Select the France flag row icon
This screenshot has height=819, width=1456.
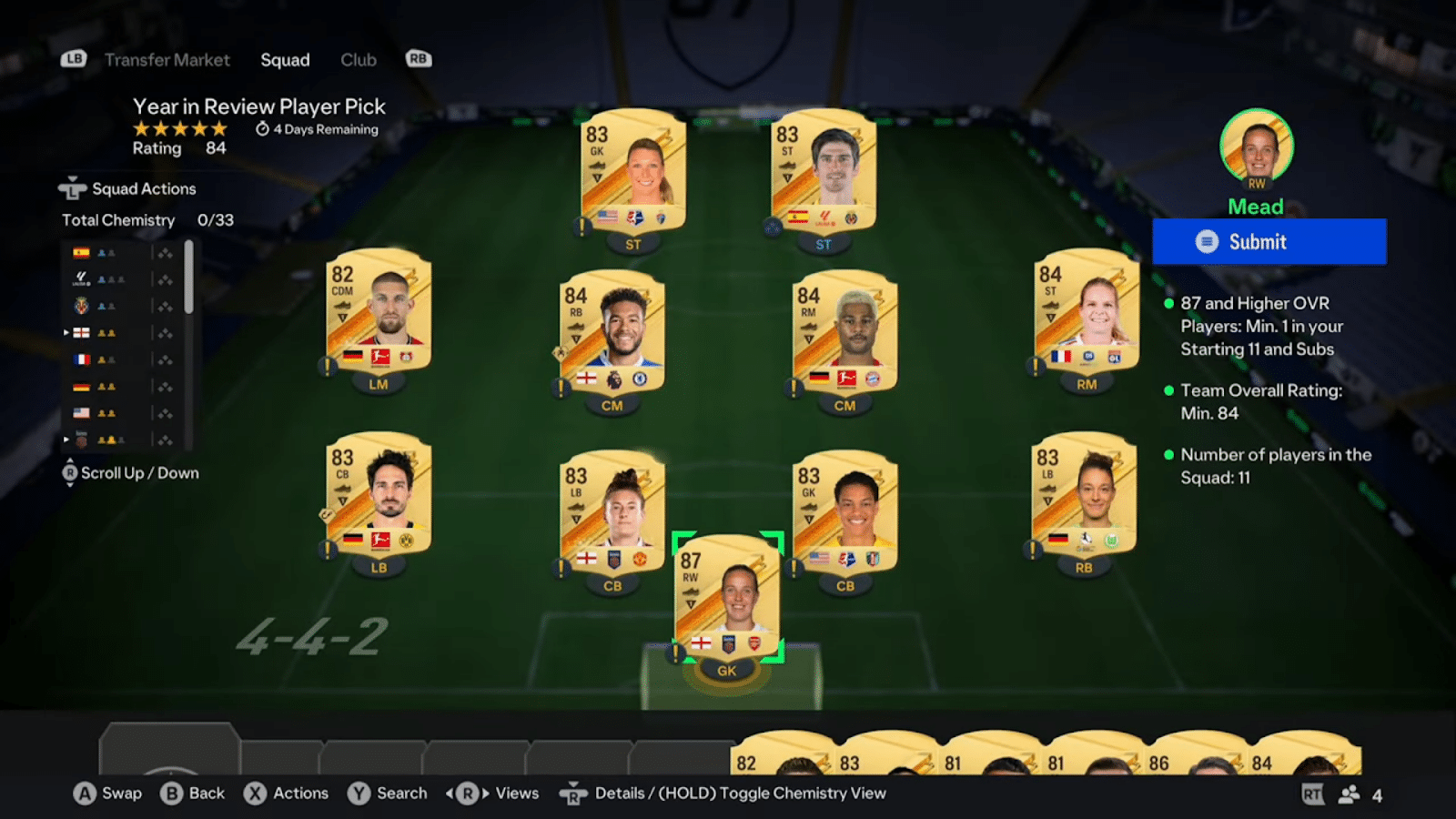point(81,359)
